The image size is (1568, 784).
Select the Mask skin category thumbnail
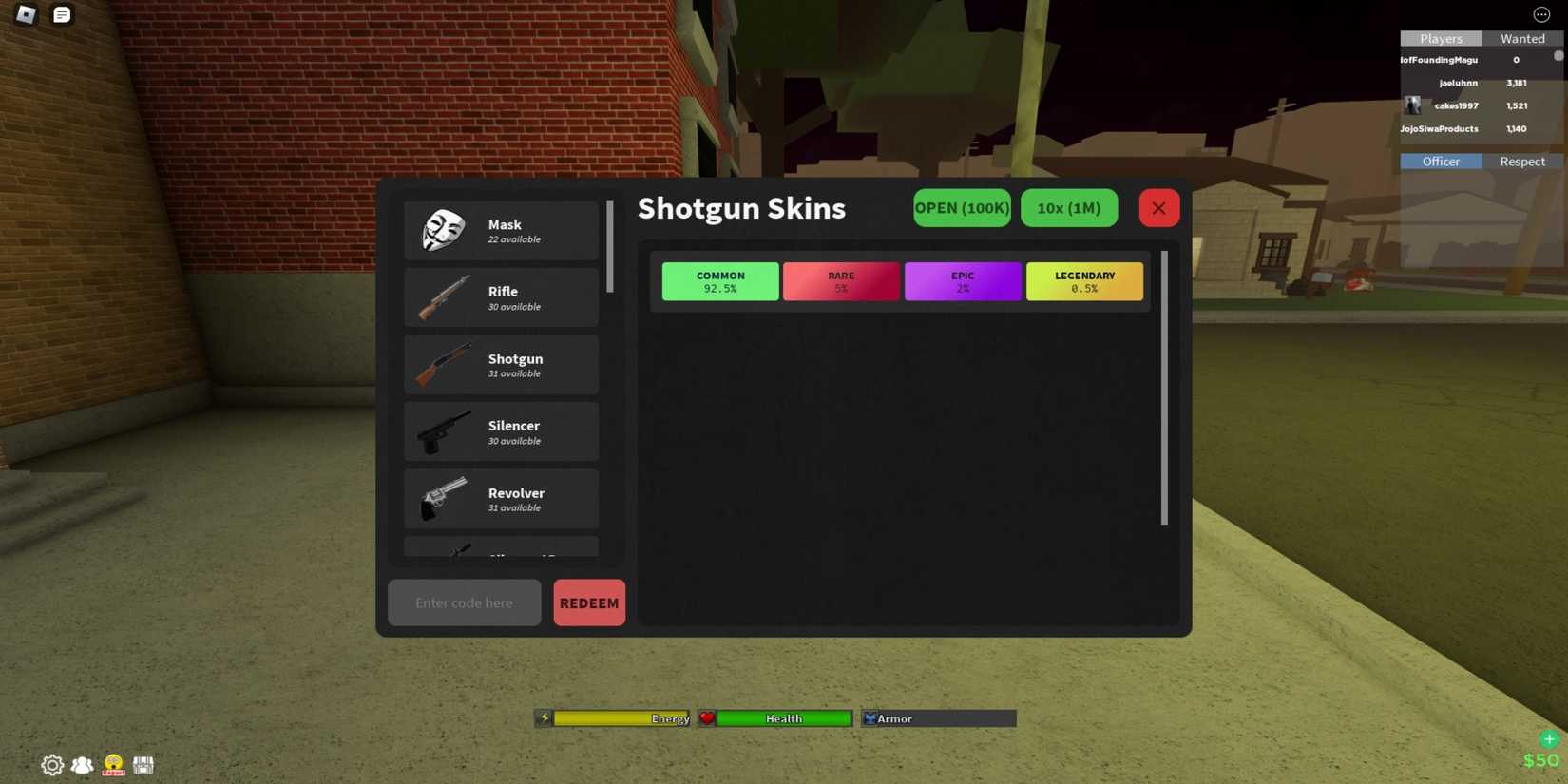point(444,230)
